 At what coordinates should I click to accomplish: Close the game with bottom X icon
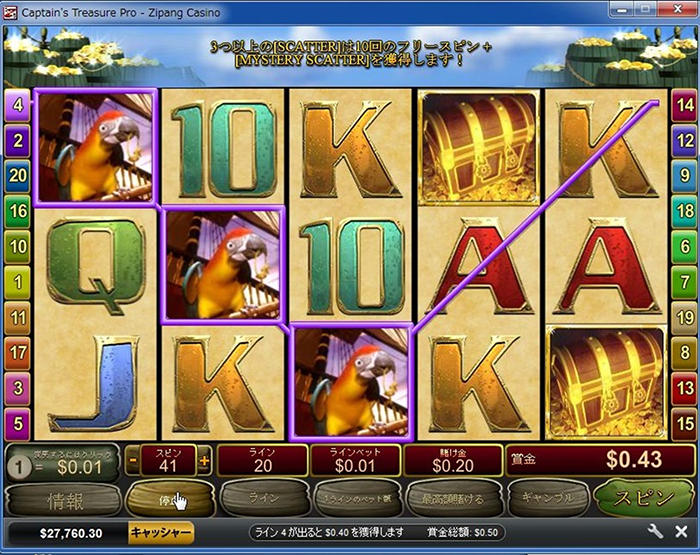[x=681, y=532]
